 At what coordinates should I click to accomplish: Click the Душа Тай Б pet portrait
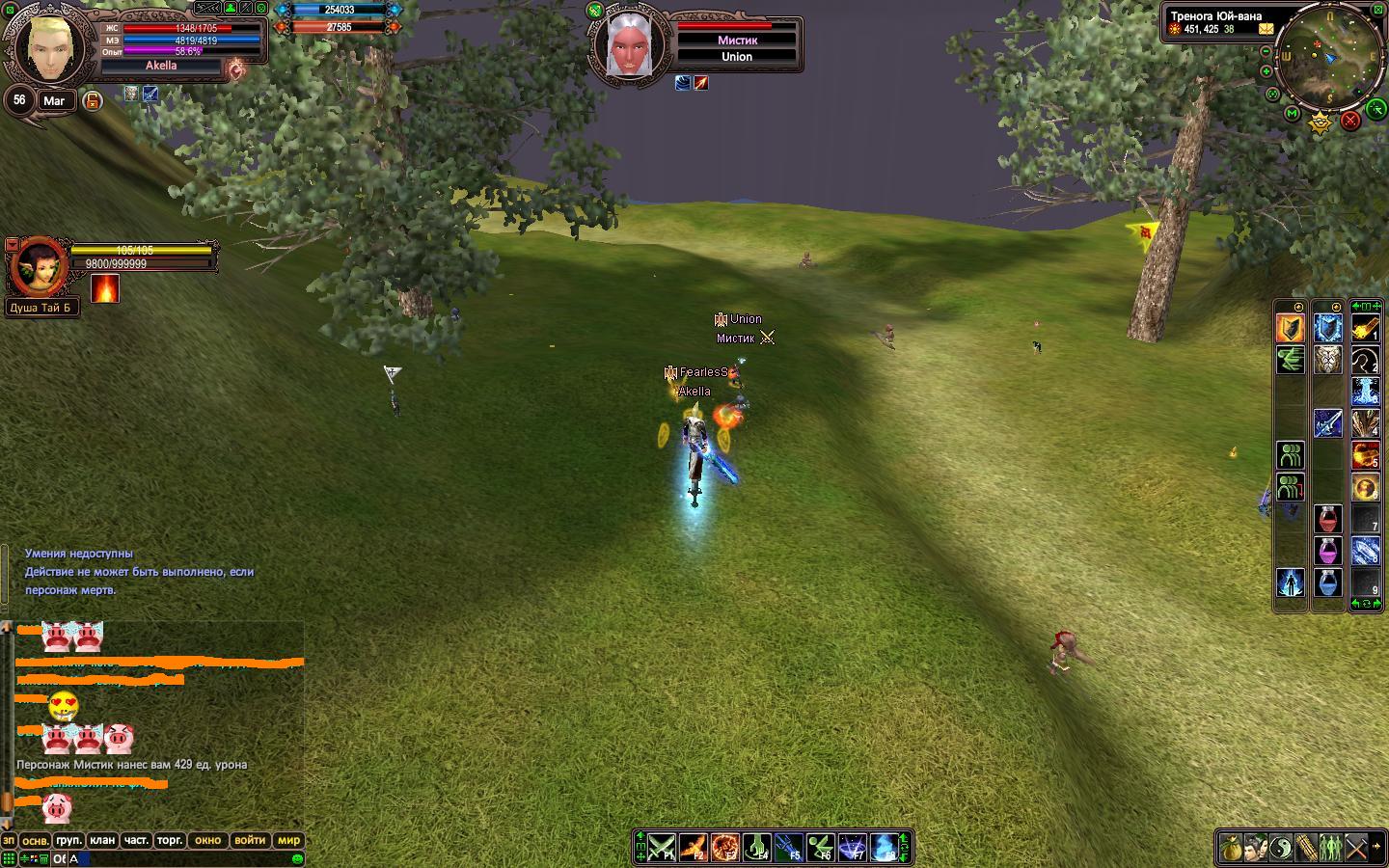(39, 268)
